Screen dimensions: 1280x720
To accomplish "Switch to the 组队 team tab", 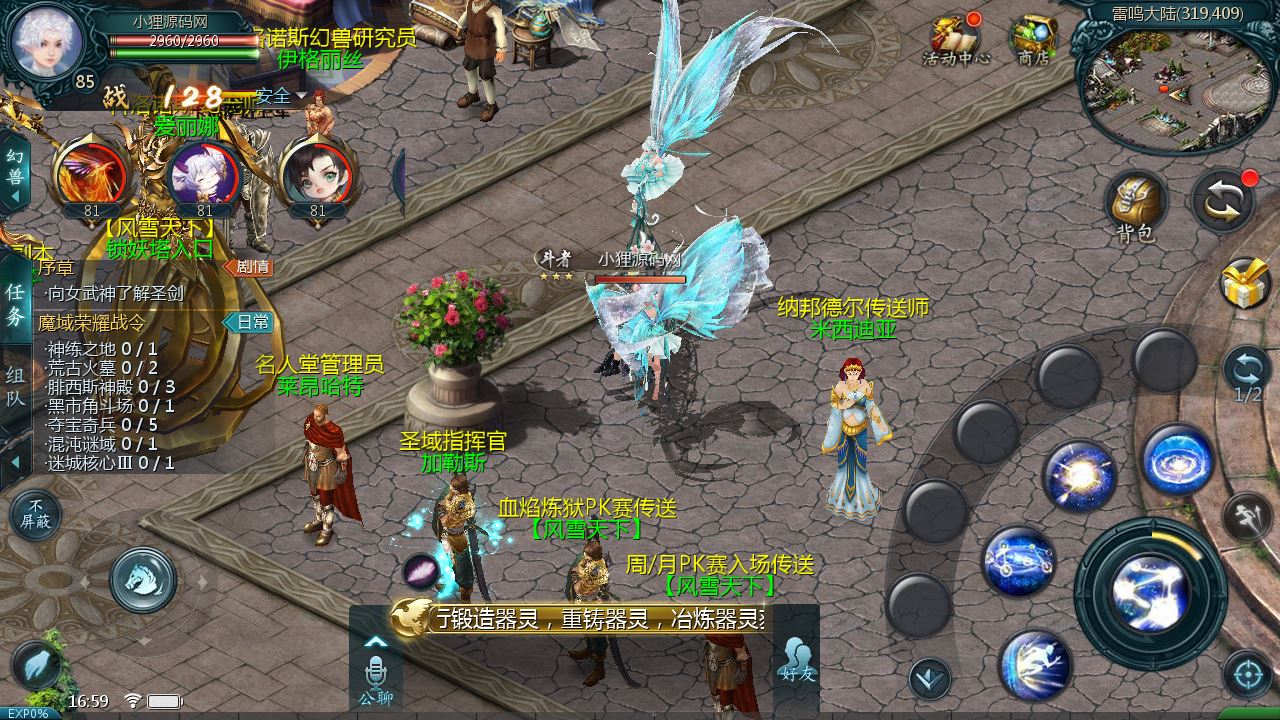I will pyautogui.click(x=15, y=385).
